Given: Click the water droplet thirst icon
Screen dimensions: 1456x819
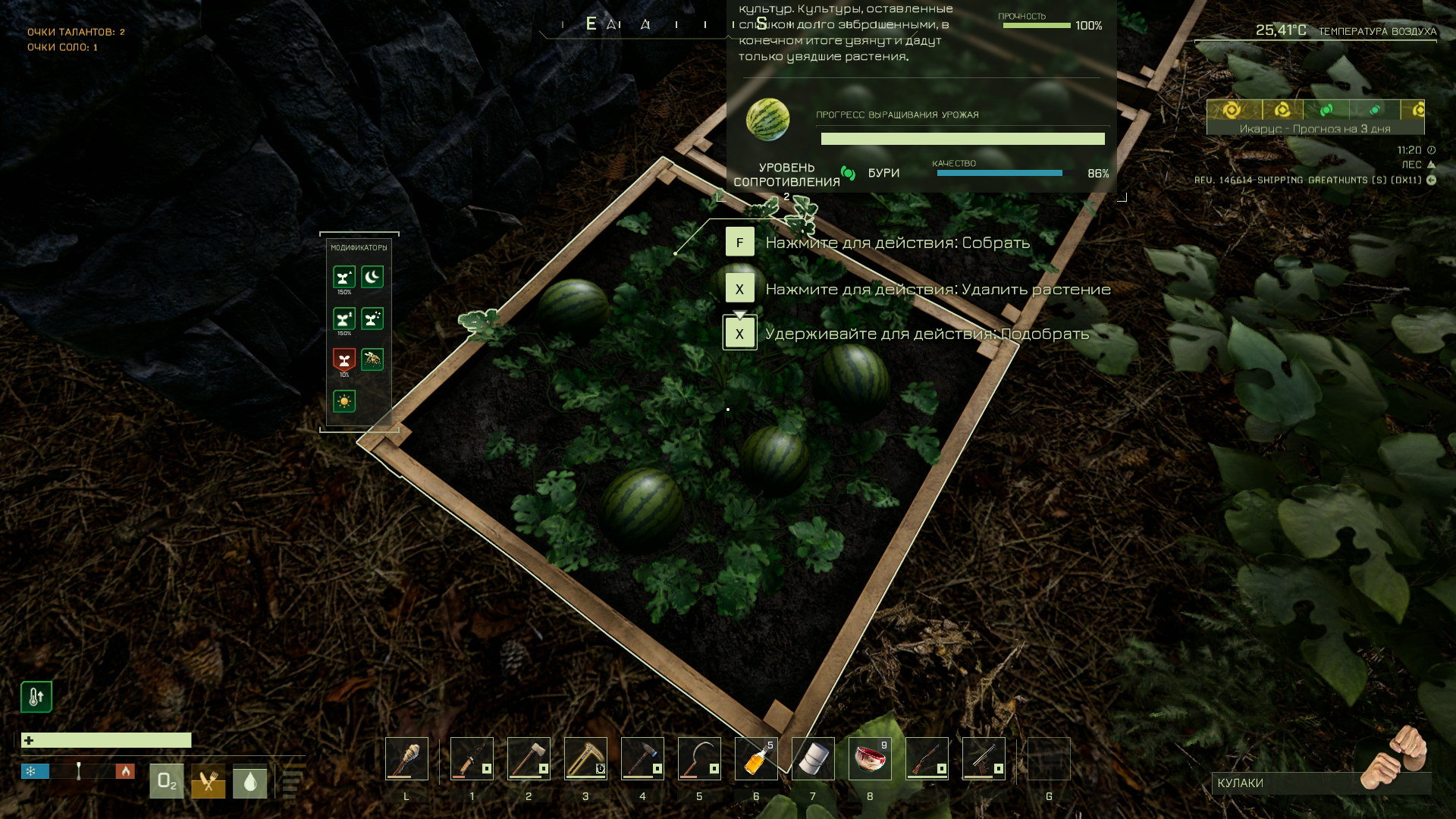Looking at the screenshot, I should pyautogui.click(x=249, y=781).
